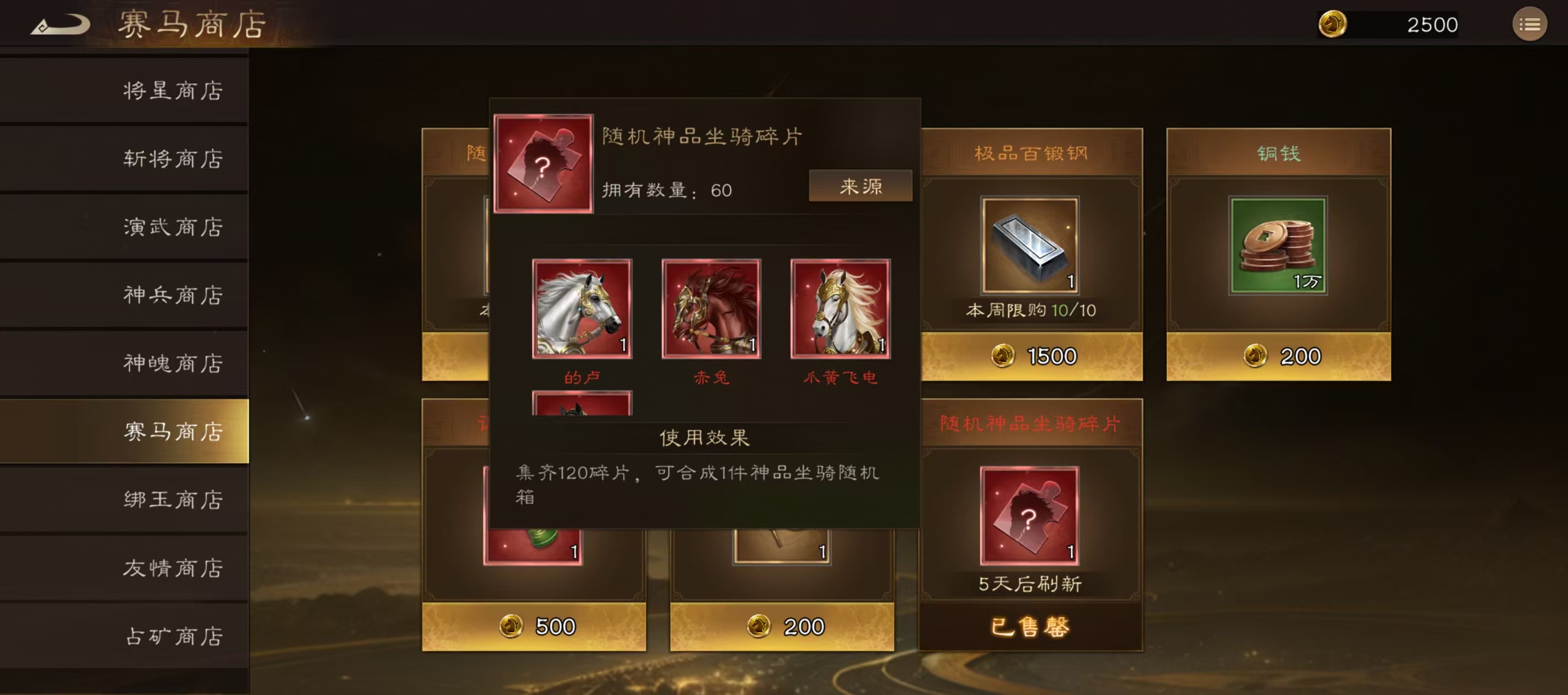The height and width of the screenshot is (695, 1568).
Task: Check the 本周限购 10/10 purchase limit text
Action: (1030, 310)
